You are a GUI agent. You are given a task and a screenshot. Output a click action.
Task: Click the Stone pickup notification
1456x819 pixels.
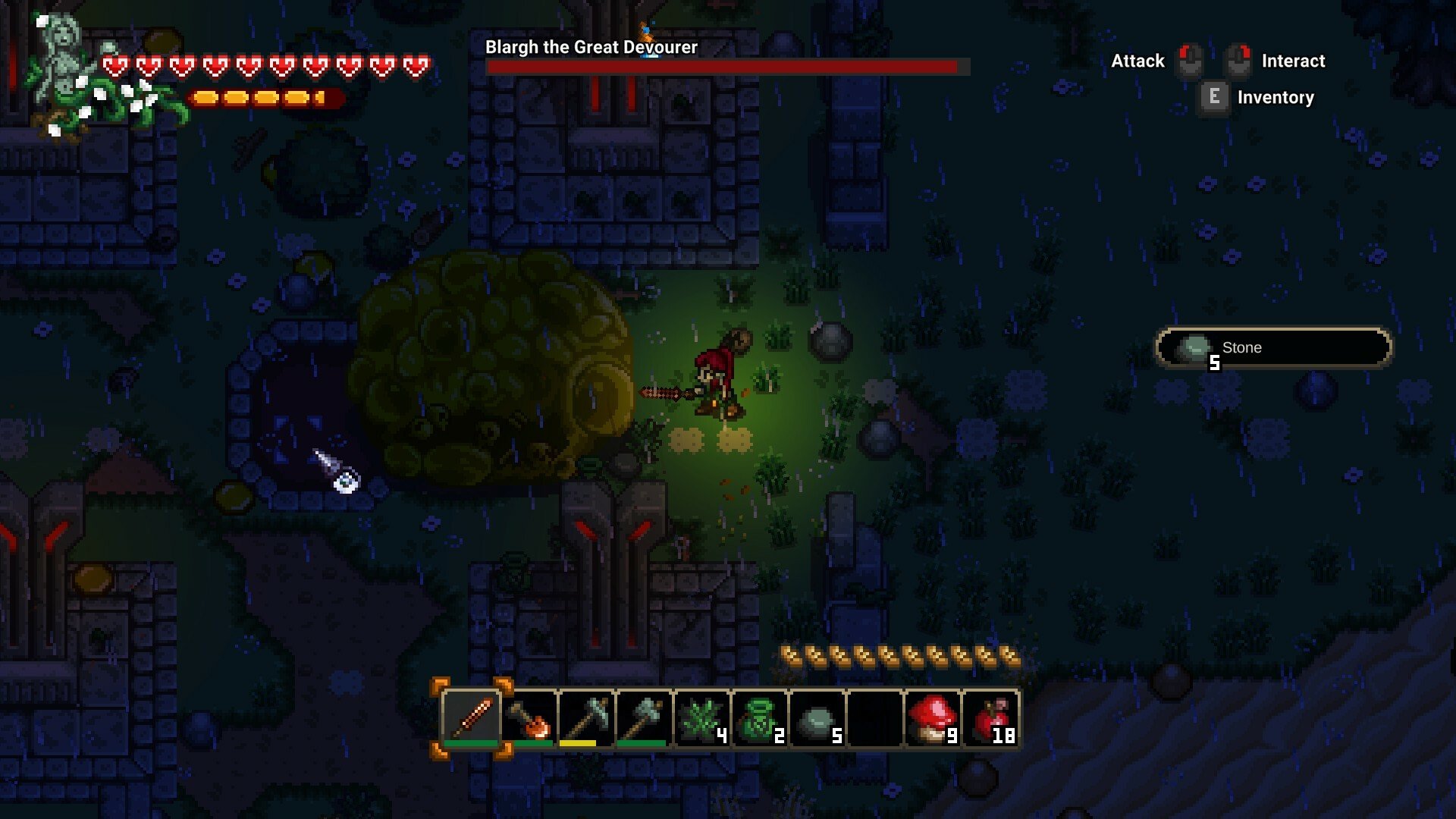point(1273,348)
